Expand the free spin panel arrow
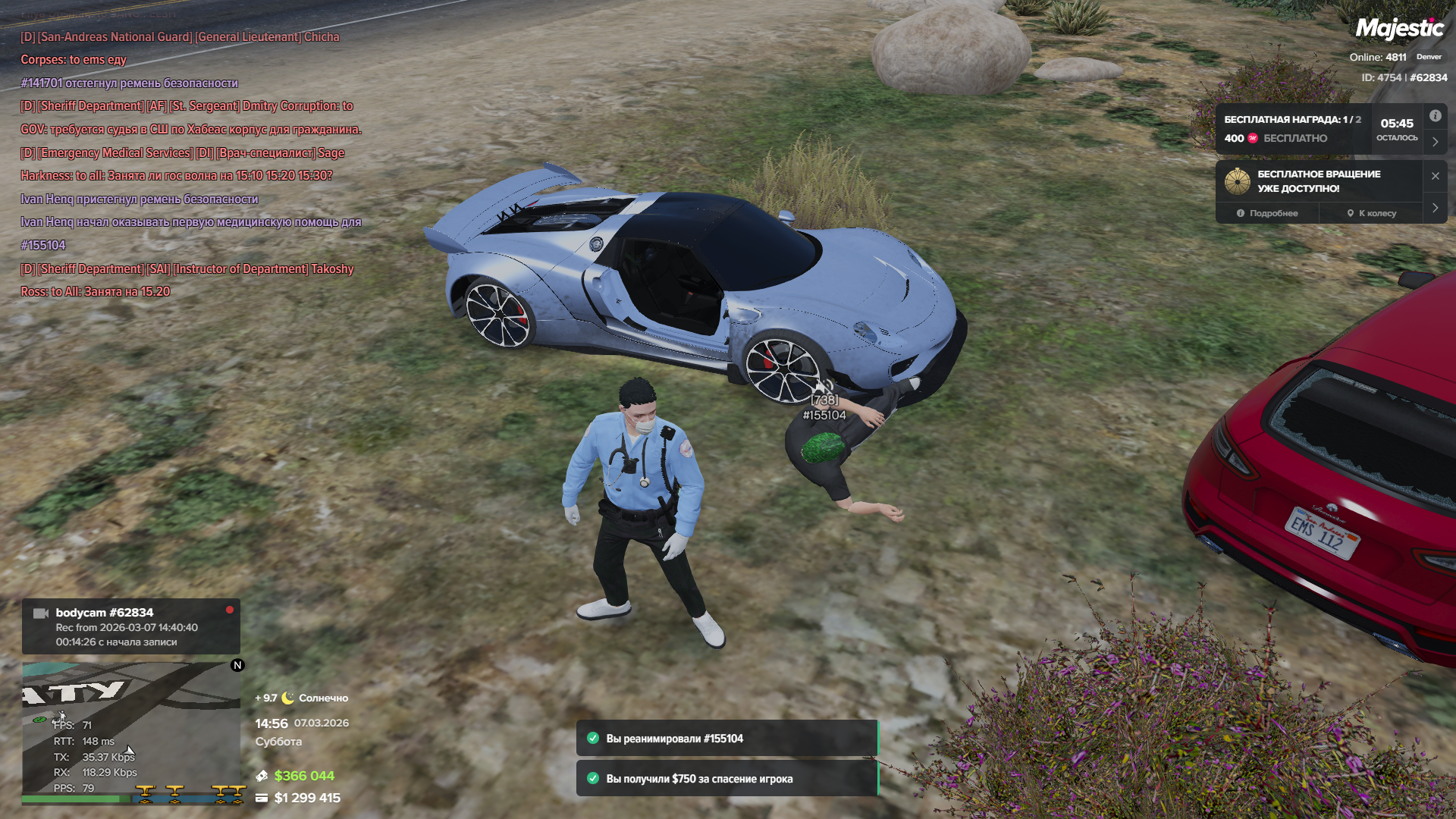Viewport: 1456px width, 819px height. click(x=1435, y=208)
